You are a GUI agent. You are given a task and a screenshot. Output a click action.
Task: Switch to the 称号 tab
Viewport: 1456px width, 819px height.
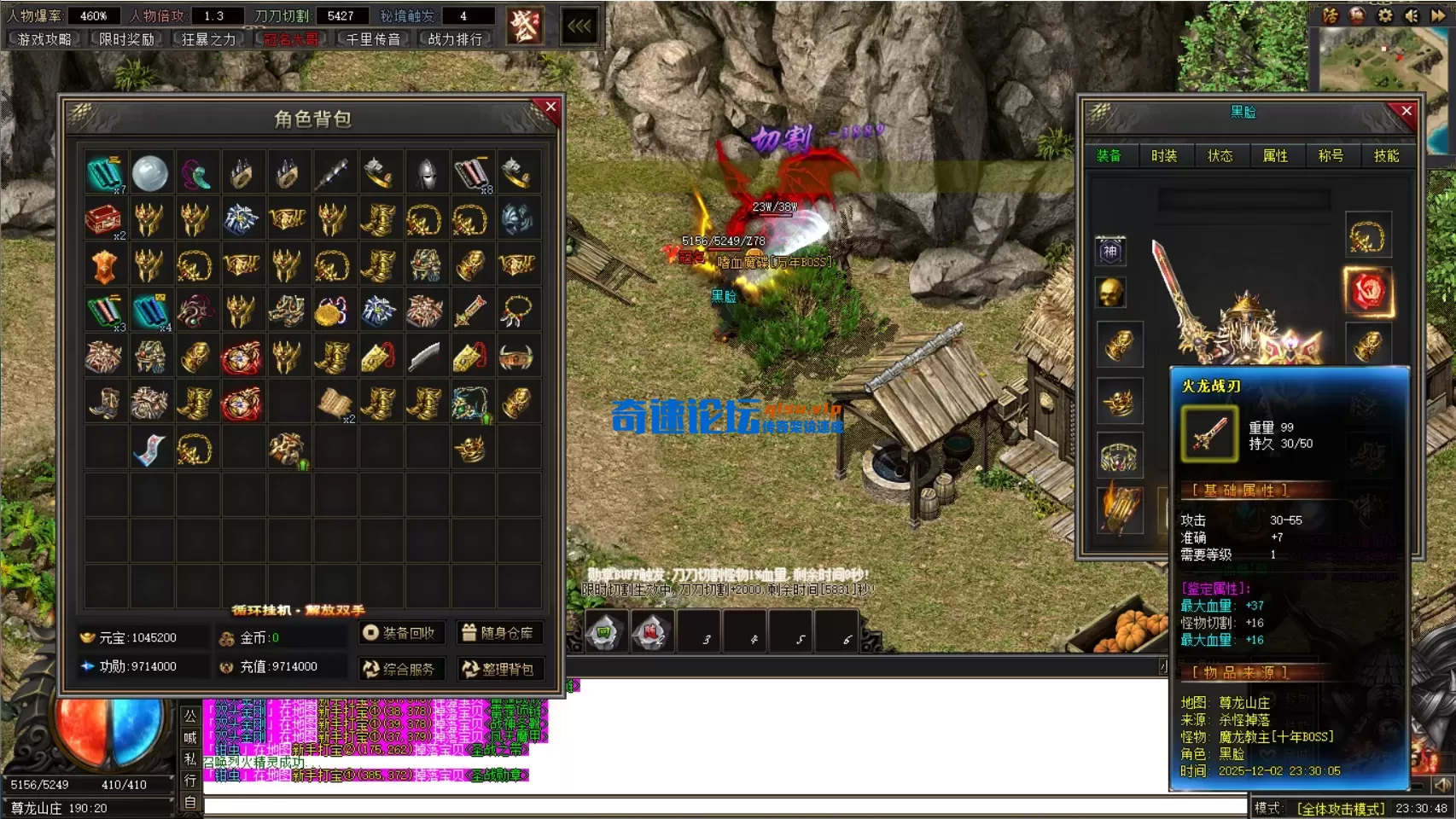[x=1331, y=155]
